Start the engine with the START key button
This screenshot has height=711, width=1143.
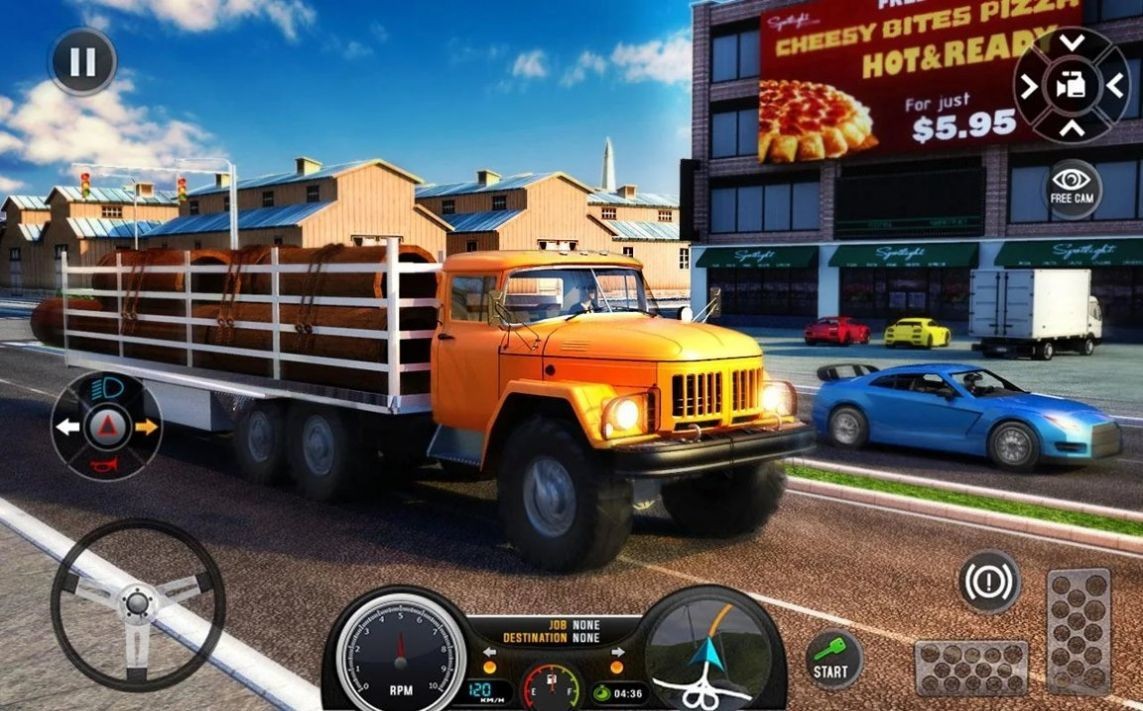tap(832, 660)
